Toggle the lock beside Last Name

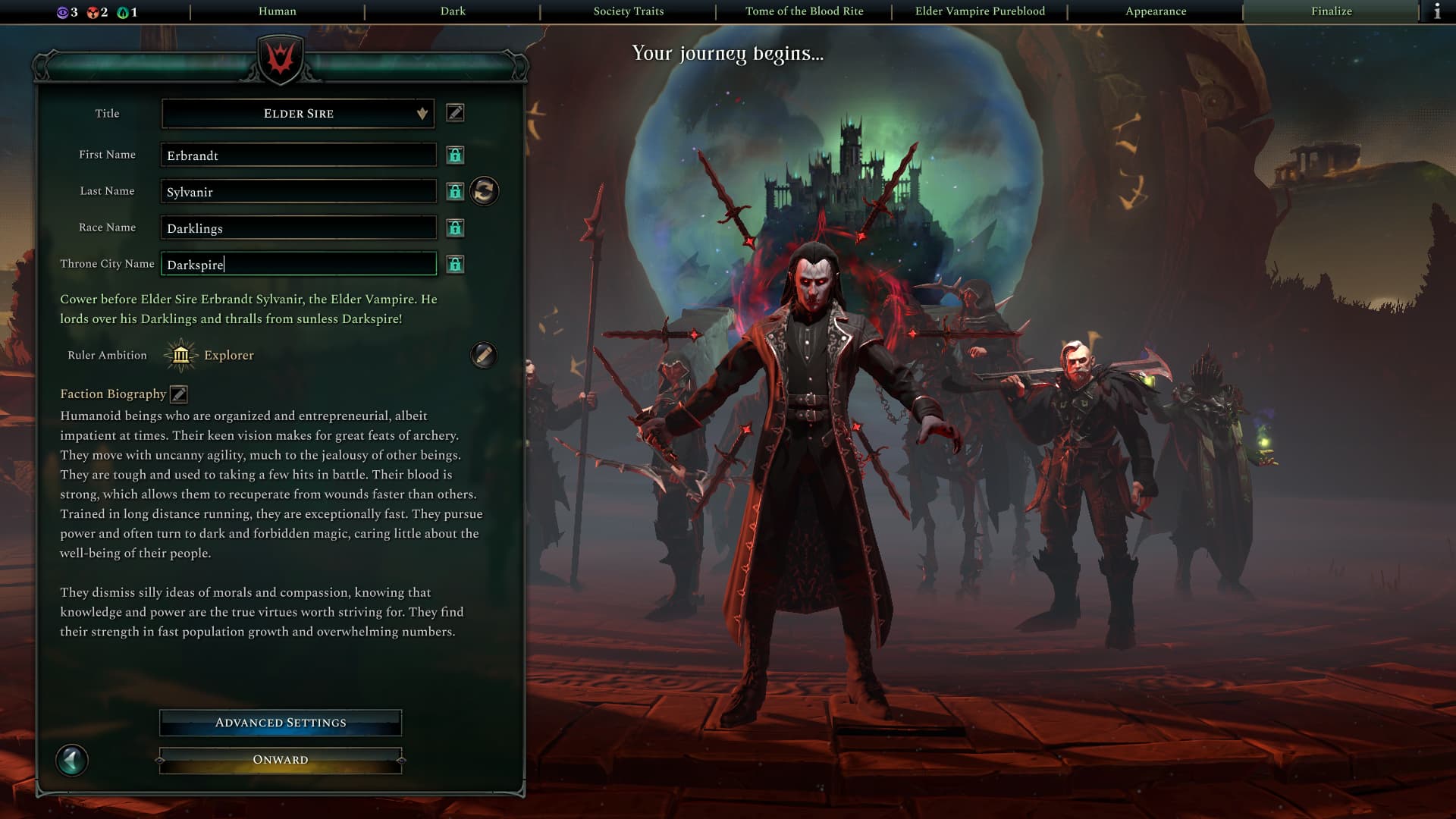tap(455, 191)
